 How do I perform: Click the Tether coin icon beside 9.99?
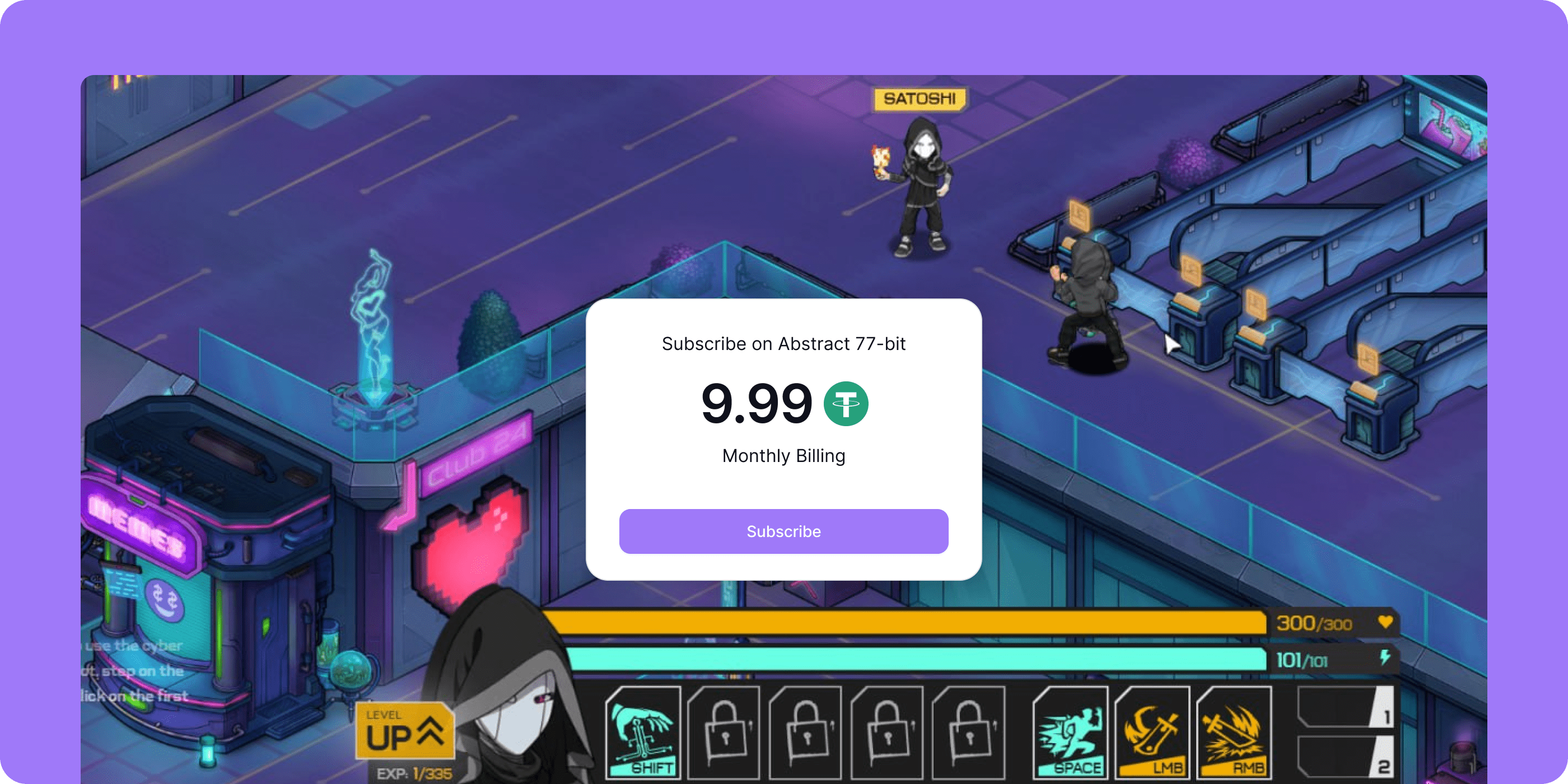(x=847, y=403)
